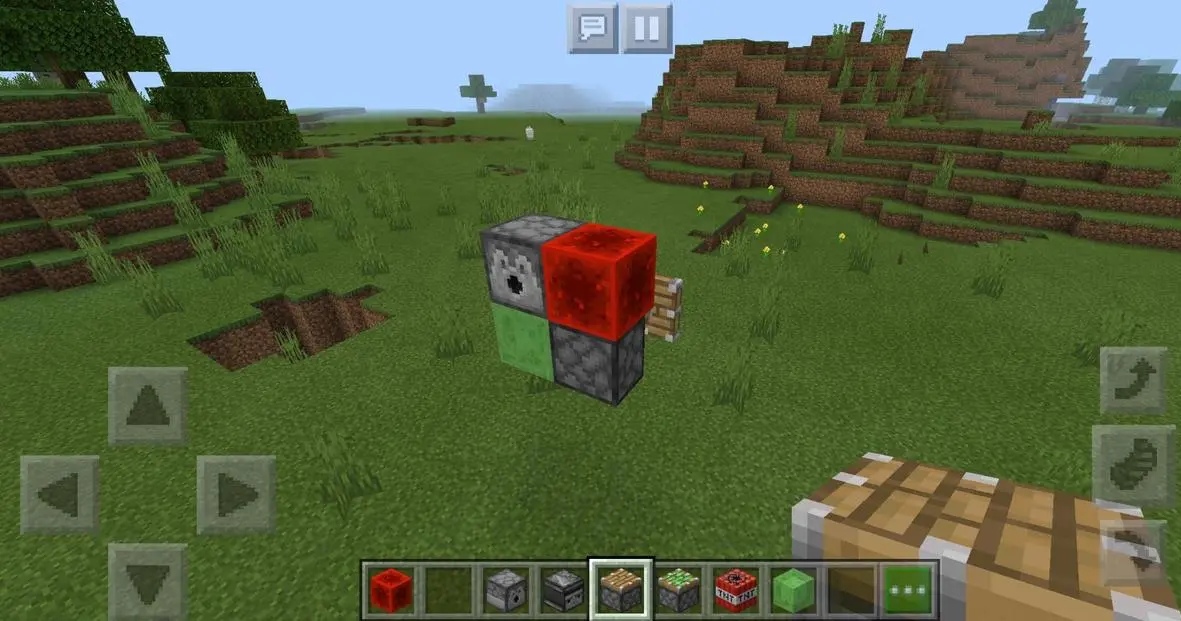Tap the move left arrow
The height and width of the screenshot is (621, 1181).
60,494
